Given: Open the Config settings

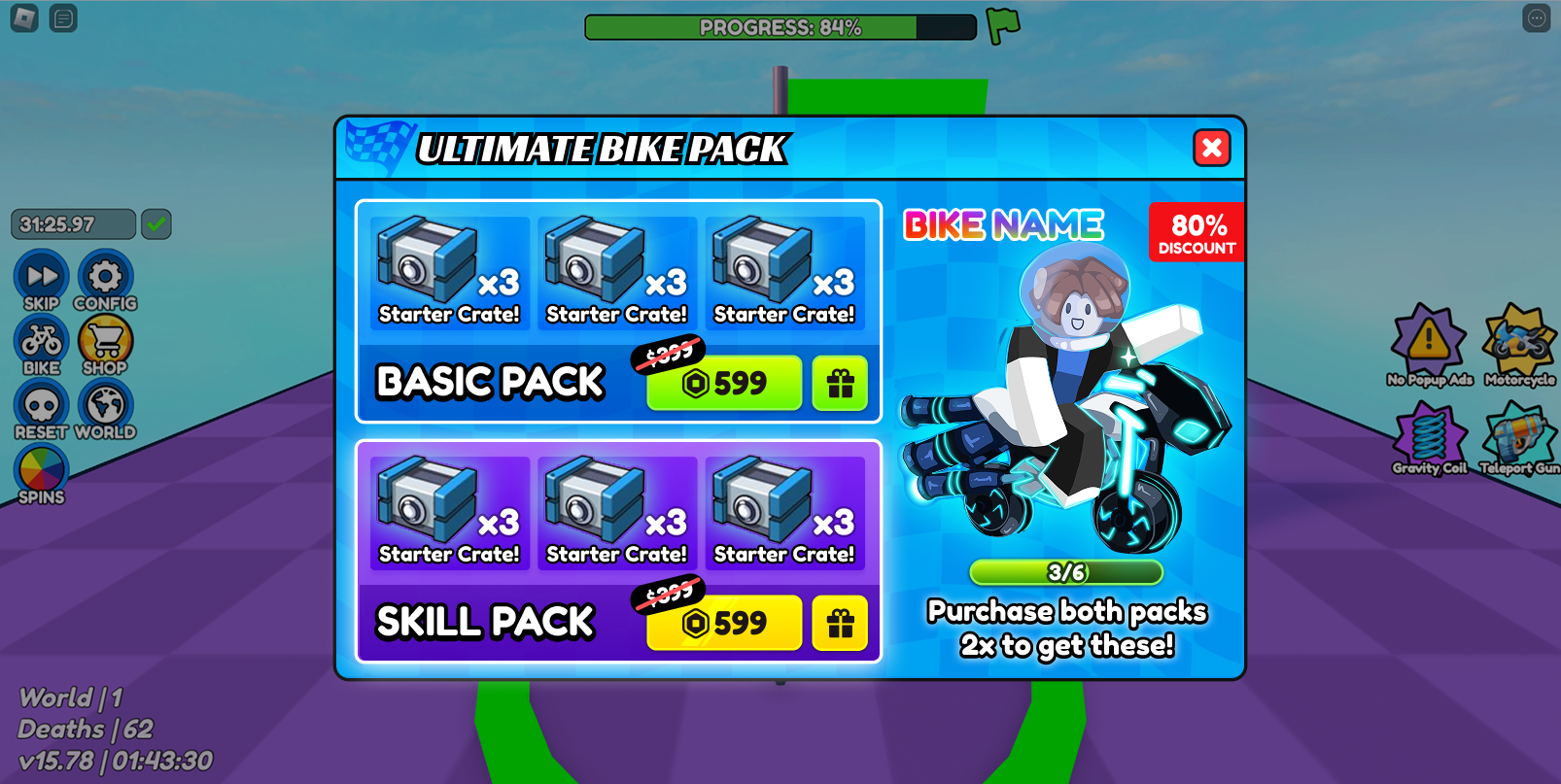Looking at the screenshot, I should 105,279.
